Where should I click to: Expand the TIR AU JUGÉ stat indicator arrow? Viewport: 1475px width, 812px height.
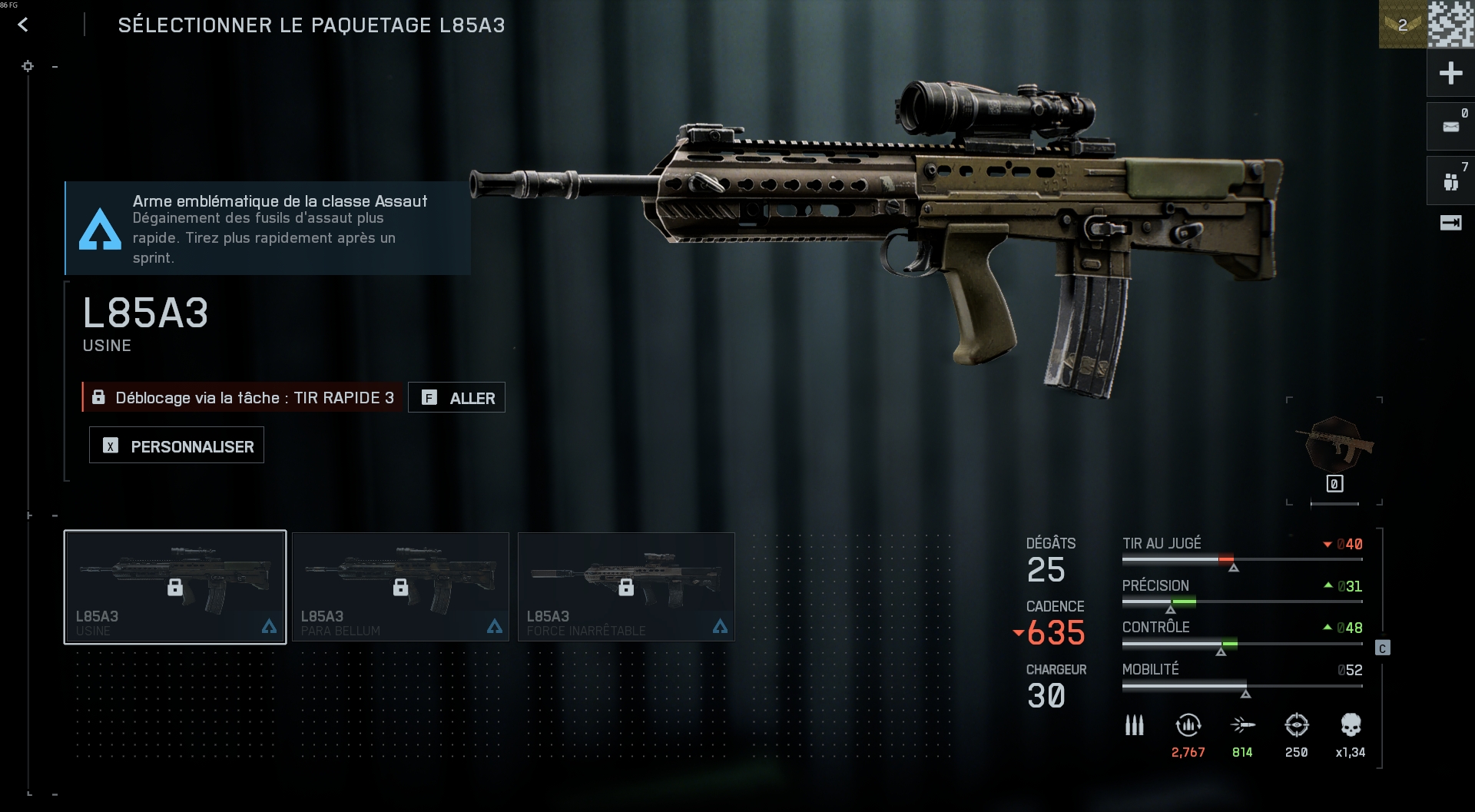click(x=1327, y=544)
